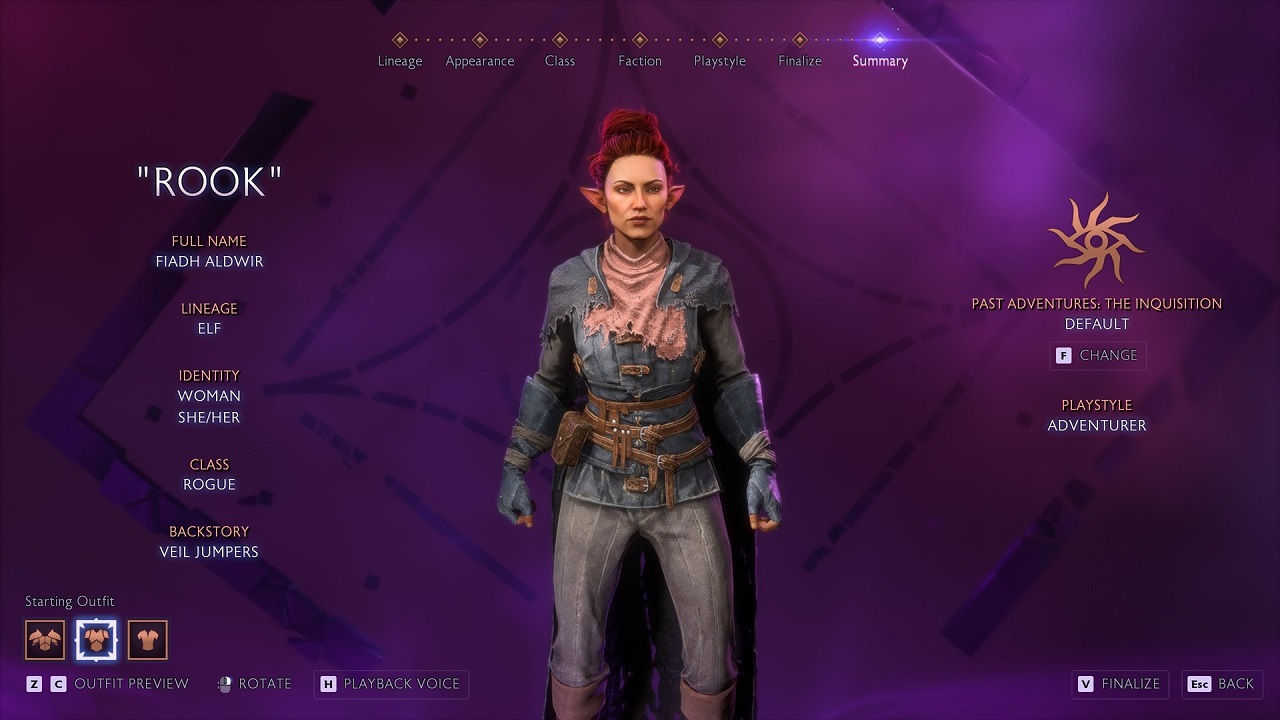Click the diamond marker above the Lineage tab
Image resolution: width=1280 pixels, height=720 pixels.
(400, 40)
